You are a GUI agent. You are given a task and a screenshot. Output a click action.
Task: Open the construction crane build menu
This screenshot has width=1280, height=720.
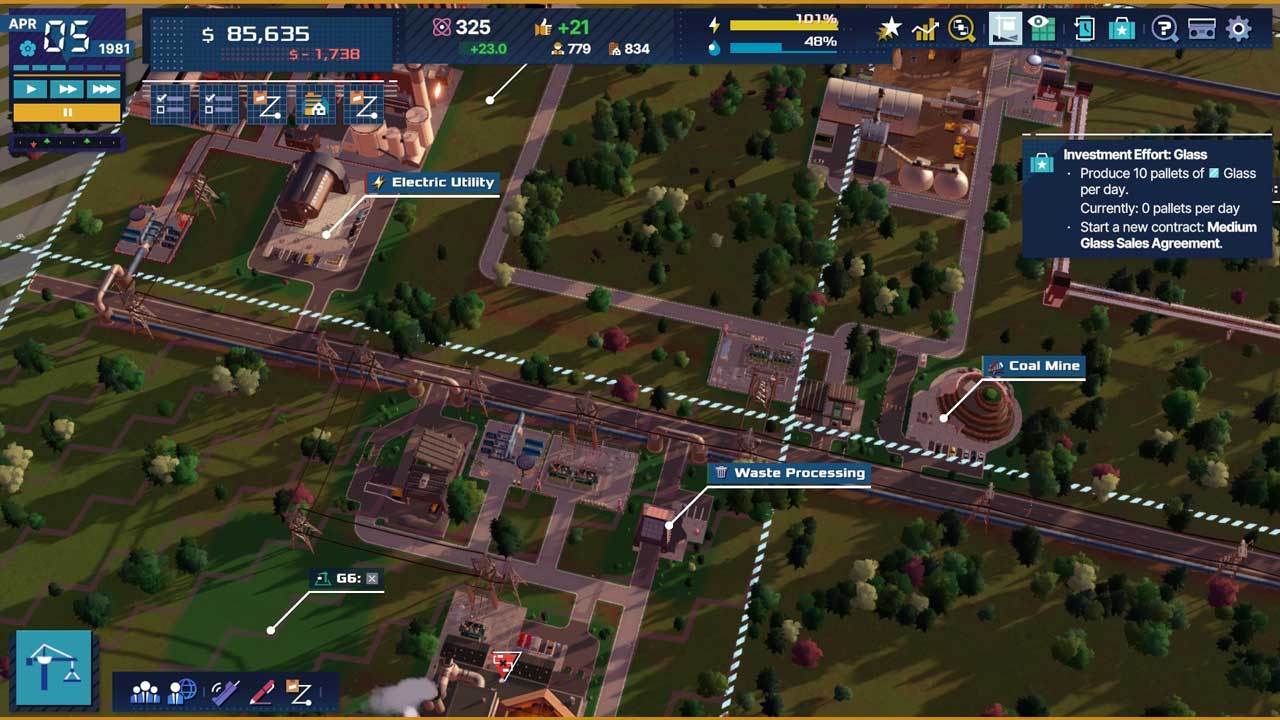tap(54, 667)
